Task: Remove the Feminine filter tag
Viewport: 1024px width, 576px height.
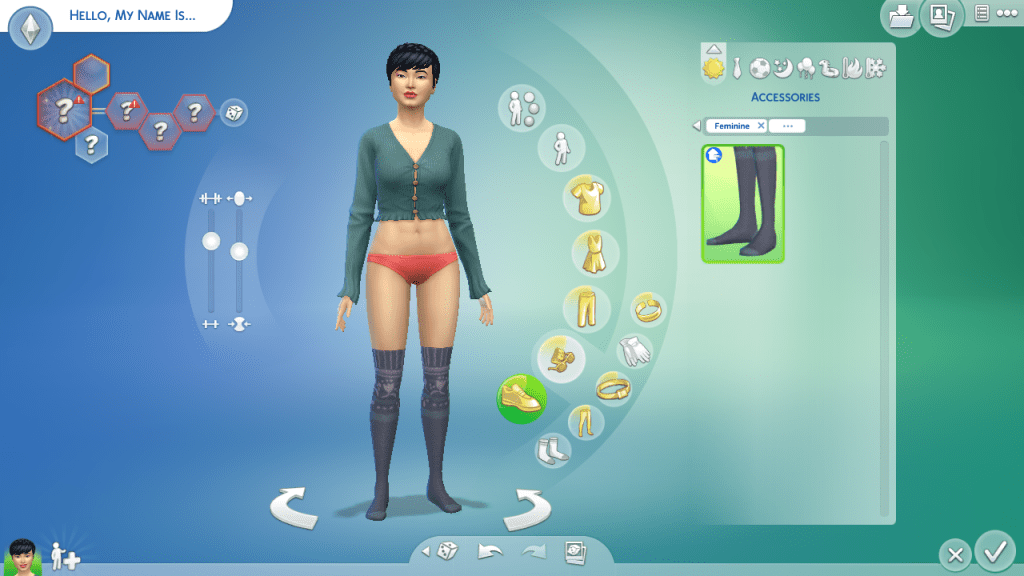Action: click(760, 126)
